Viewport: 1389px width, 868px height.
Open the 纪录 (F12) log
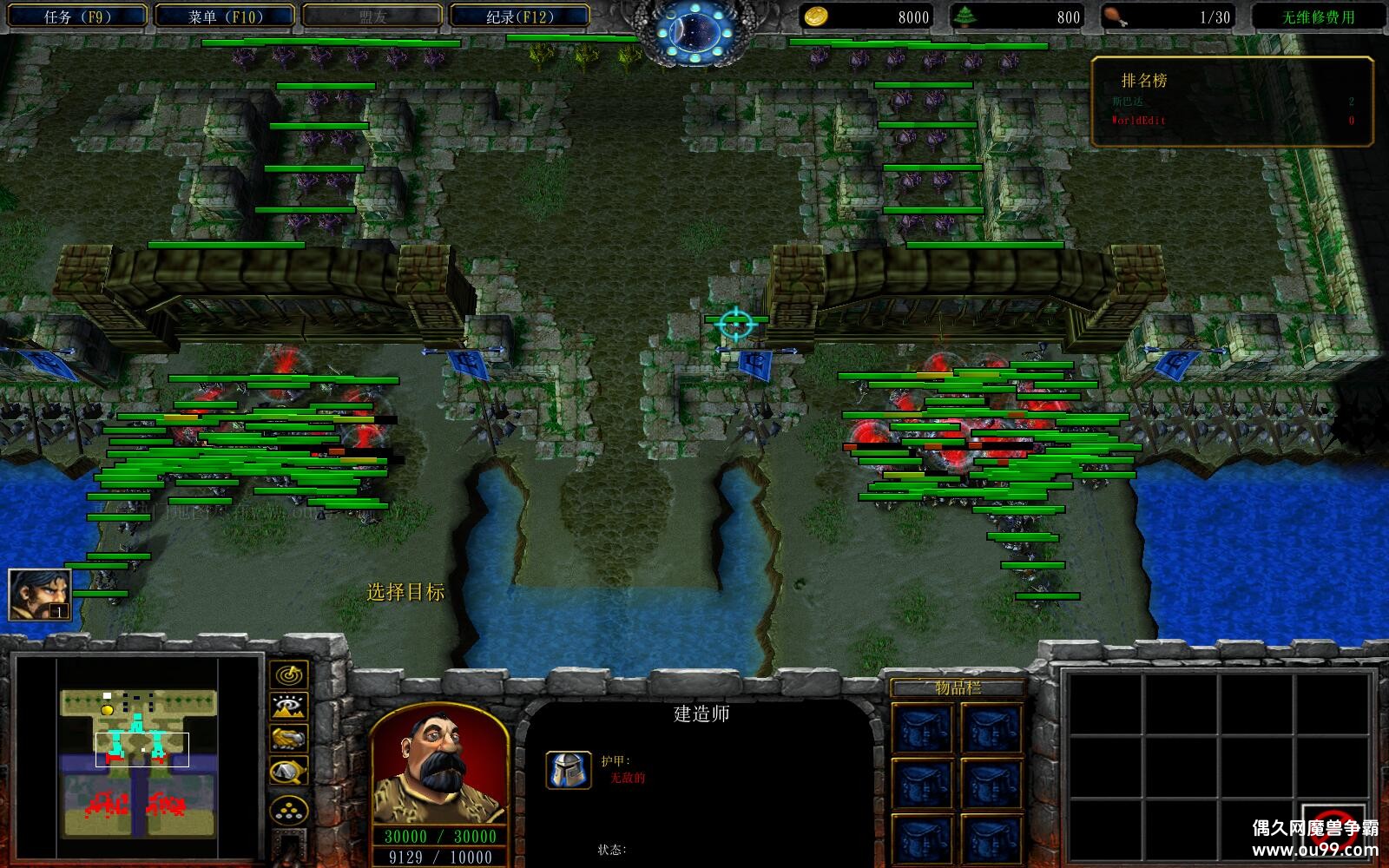coord(520,16)
